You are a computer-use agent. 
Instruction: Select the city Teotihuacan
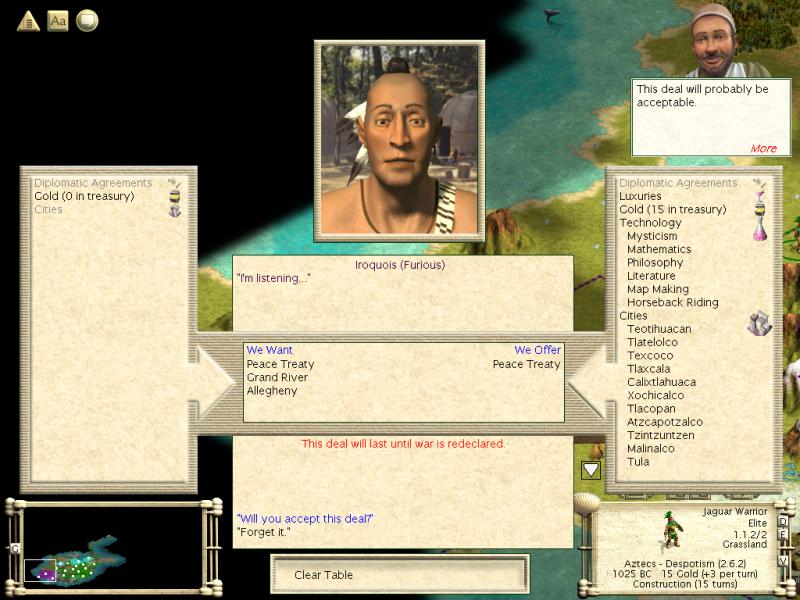pos(659,329)
